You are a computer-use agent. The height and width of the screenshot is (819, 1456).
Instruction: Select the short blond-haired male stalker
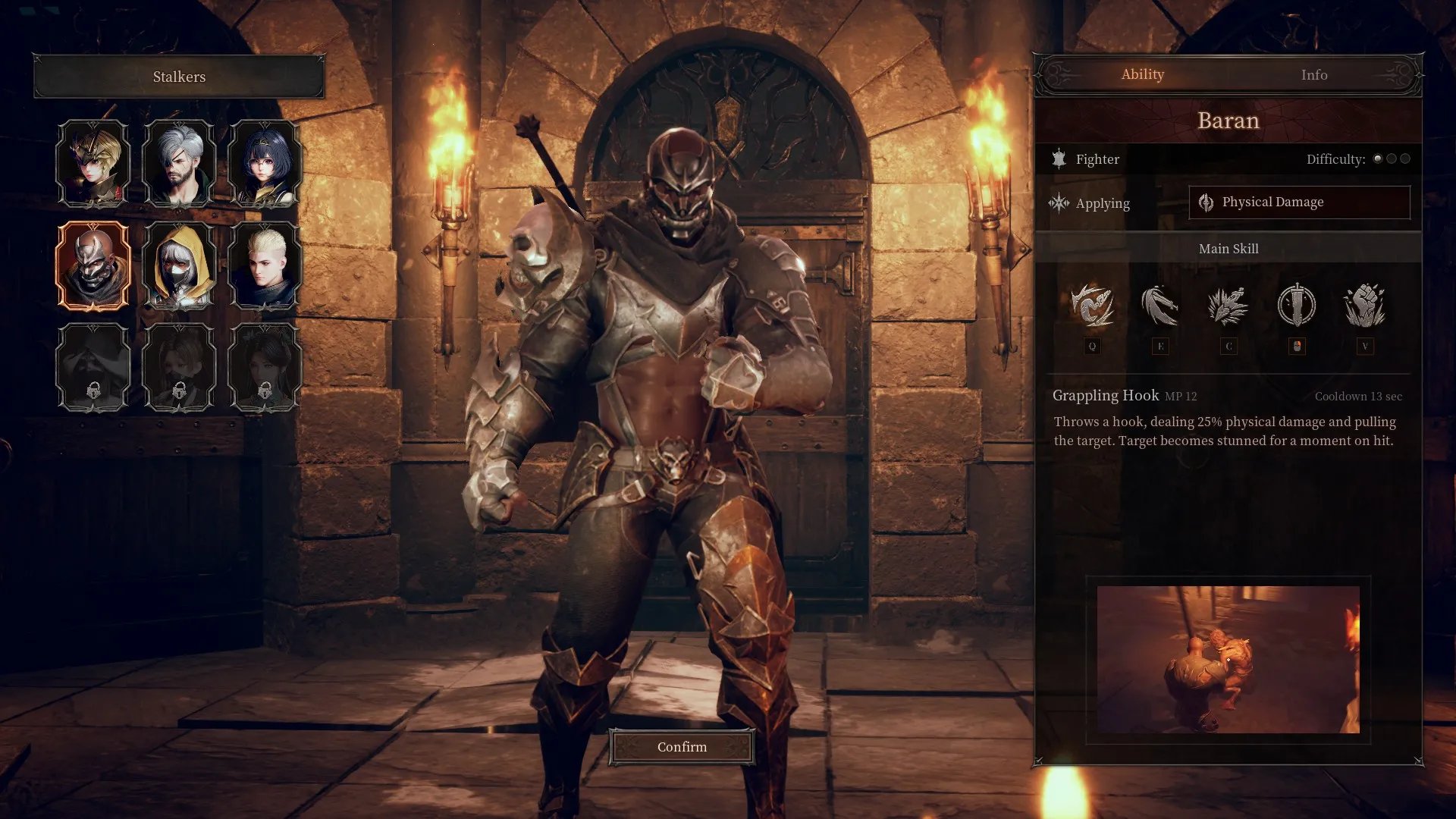click(x=265, y=265)
